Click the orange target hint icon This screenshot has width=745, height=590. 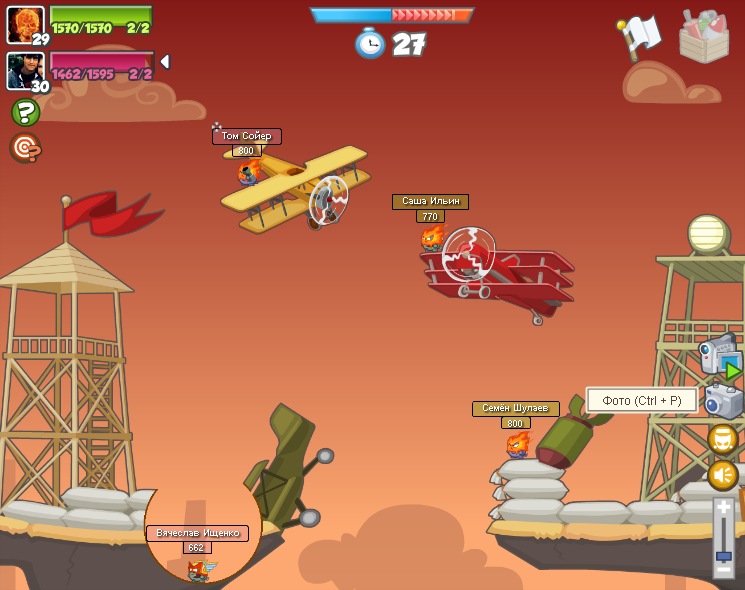pos(25,148)
